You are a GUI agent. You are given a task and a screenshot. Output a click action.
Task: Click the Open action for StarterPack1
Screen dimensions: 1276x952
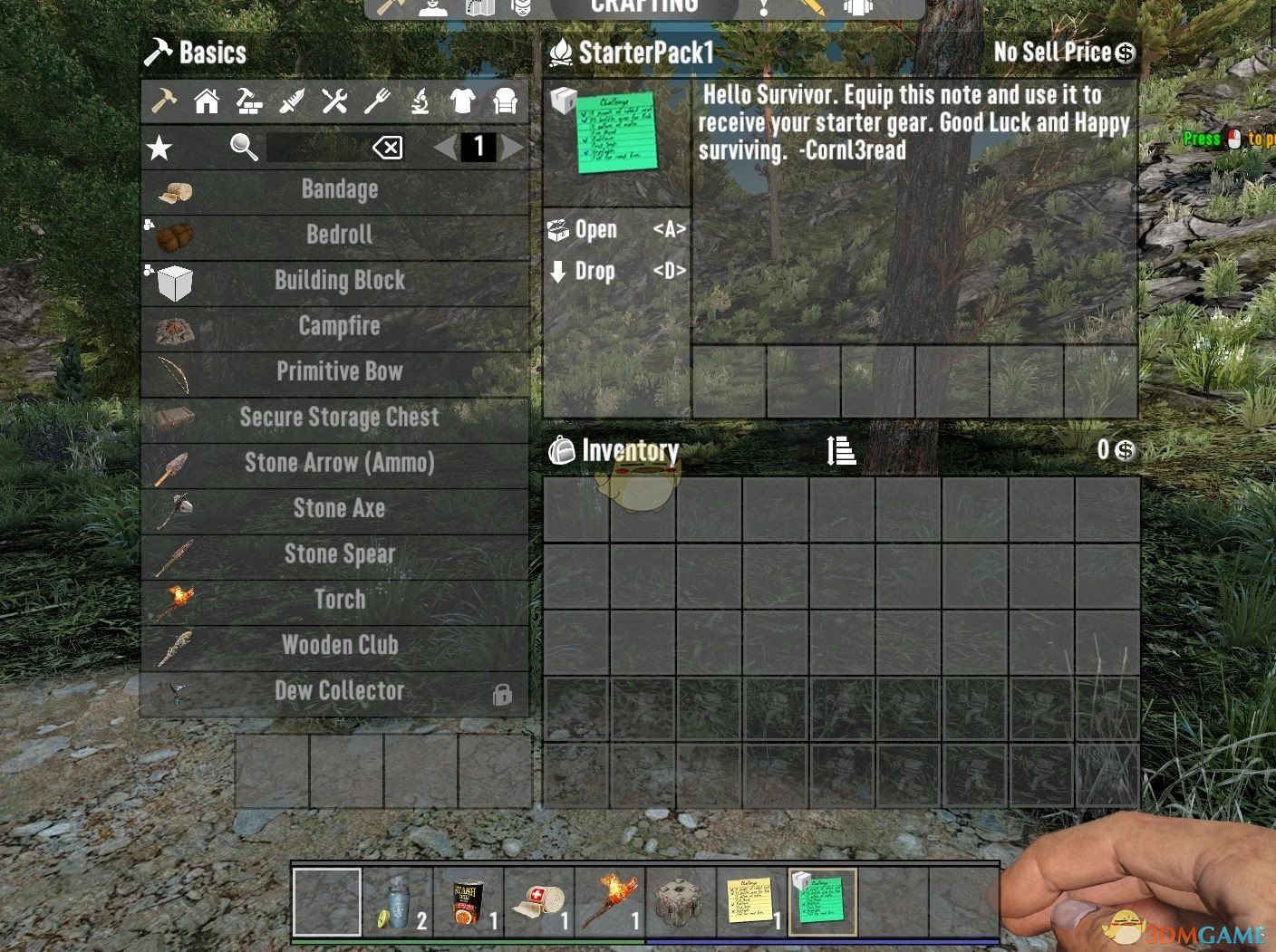click(x=594, y=229)
